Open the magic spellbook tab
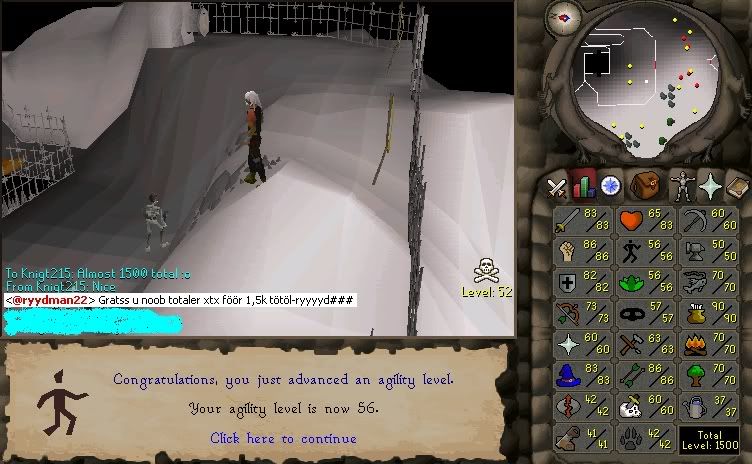Screen dimensions: 752x464 (737, 186)
